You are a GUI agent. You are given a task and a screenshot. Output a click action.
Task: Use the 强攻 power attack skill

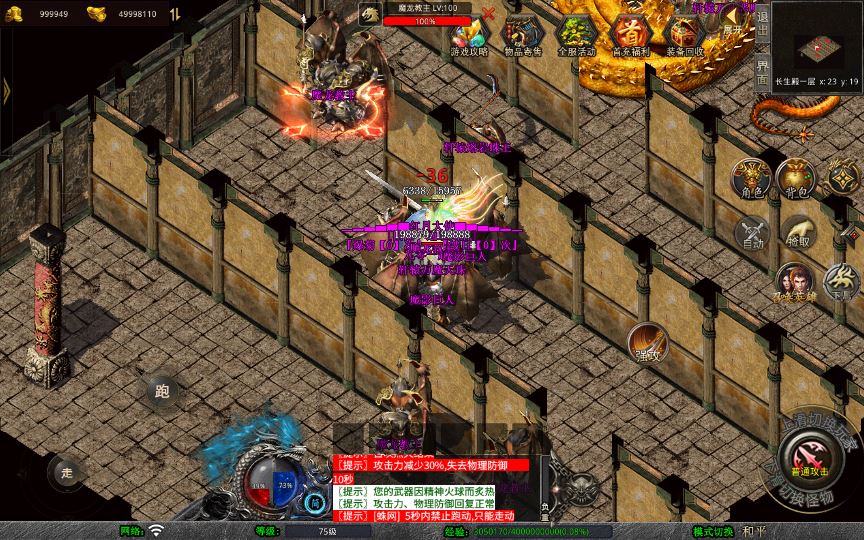pyautogui.click(x=648, y=342)
